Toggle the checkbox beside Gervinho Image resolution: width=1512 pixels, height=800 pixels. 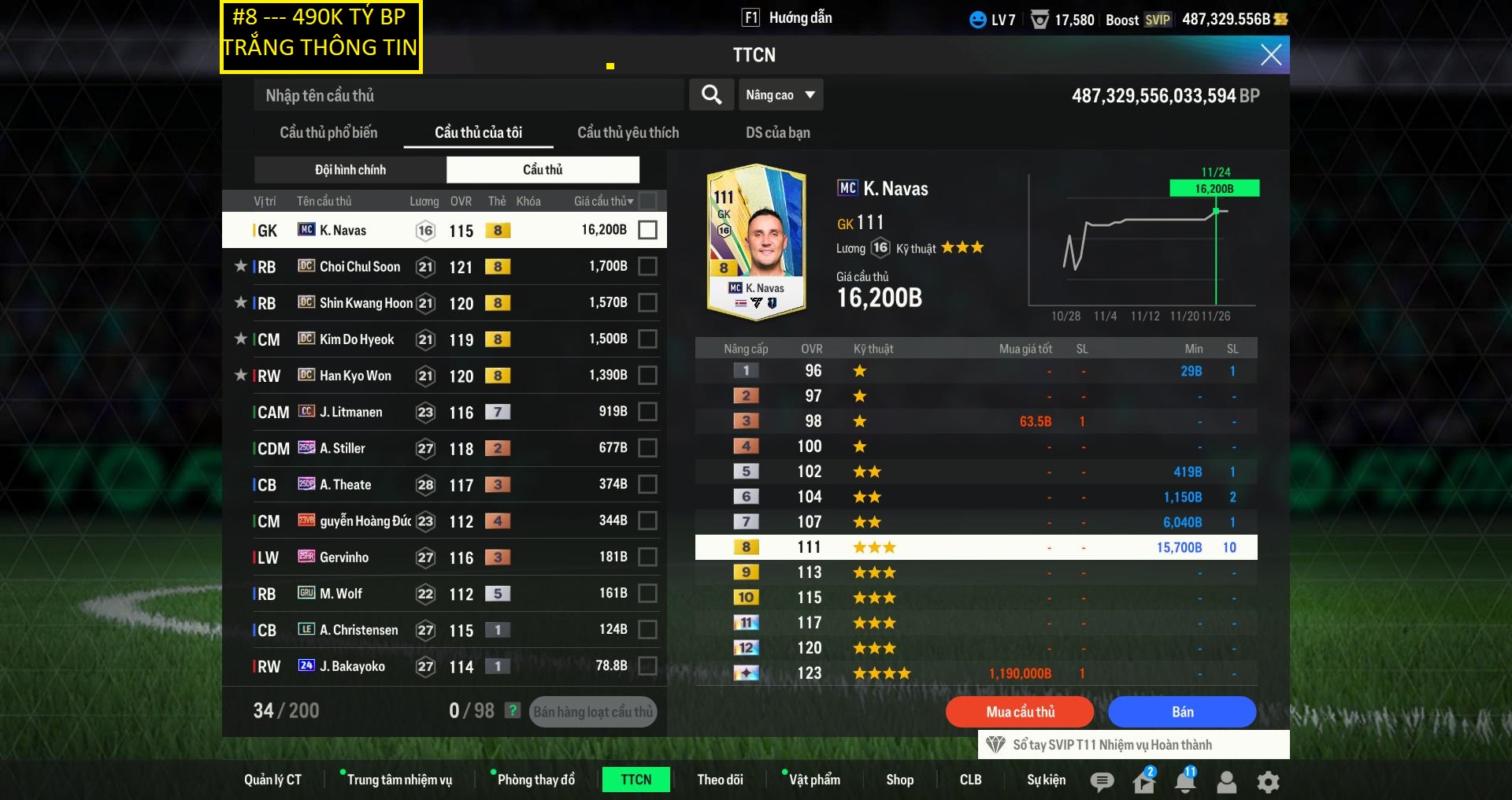pyautogui.click(x=647, y=557)
